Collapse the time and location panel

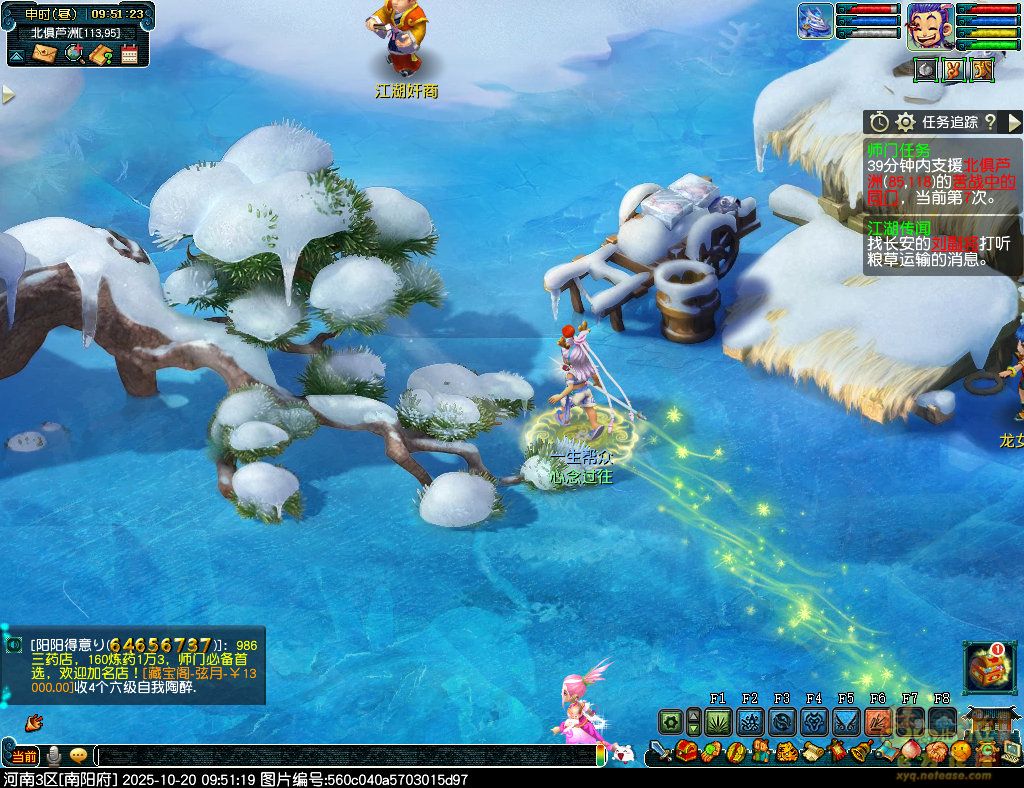pos(16,56)
